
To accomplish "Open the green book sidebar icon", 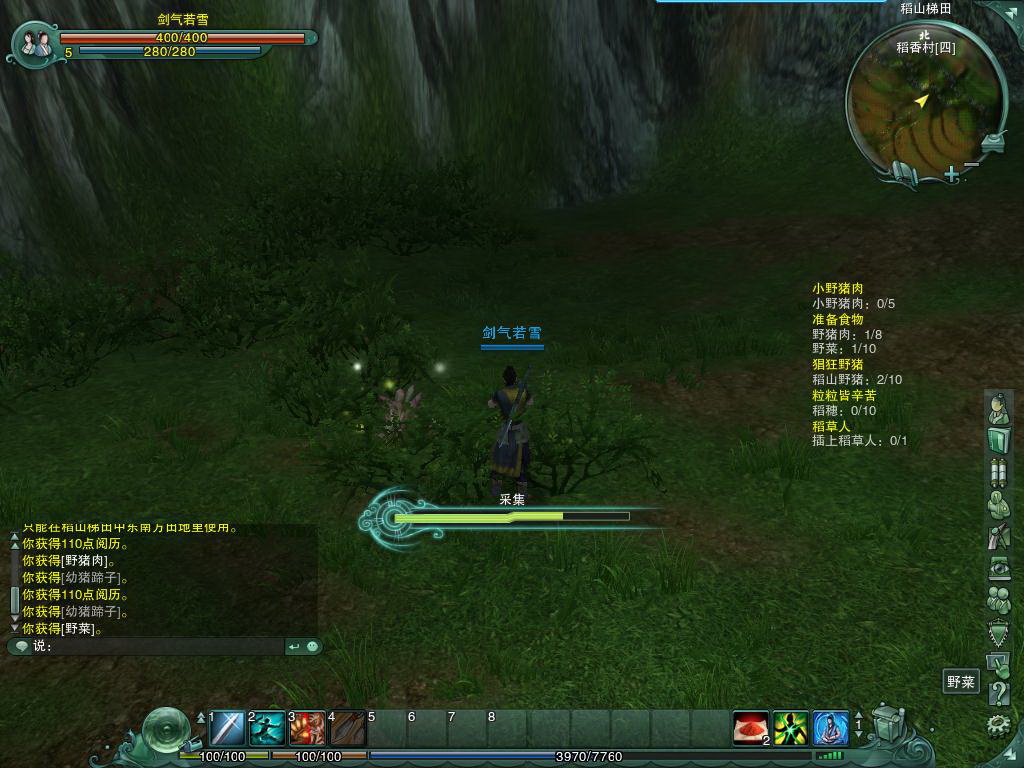I will coord(998,440).
